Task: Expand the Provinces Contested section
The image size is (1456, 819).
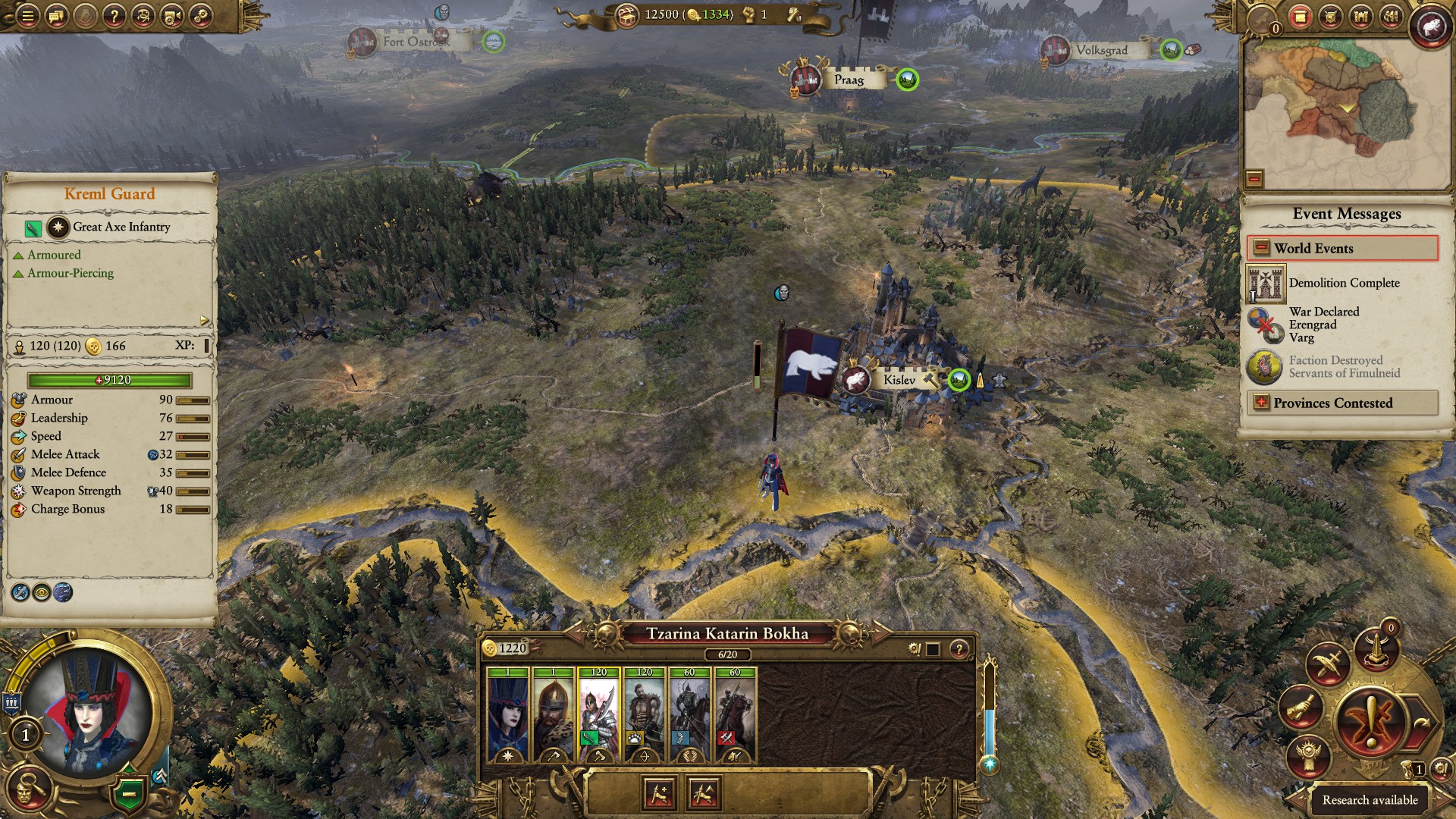Action: pyautogui.click(x=1261, y=403)
